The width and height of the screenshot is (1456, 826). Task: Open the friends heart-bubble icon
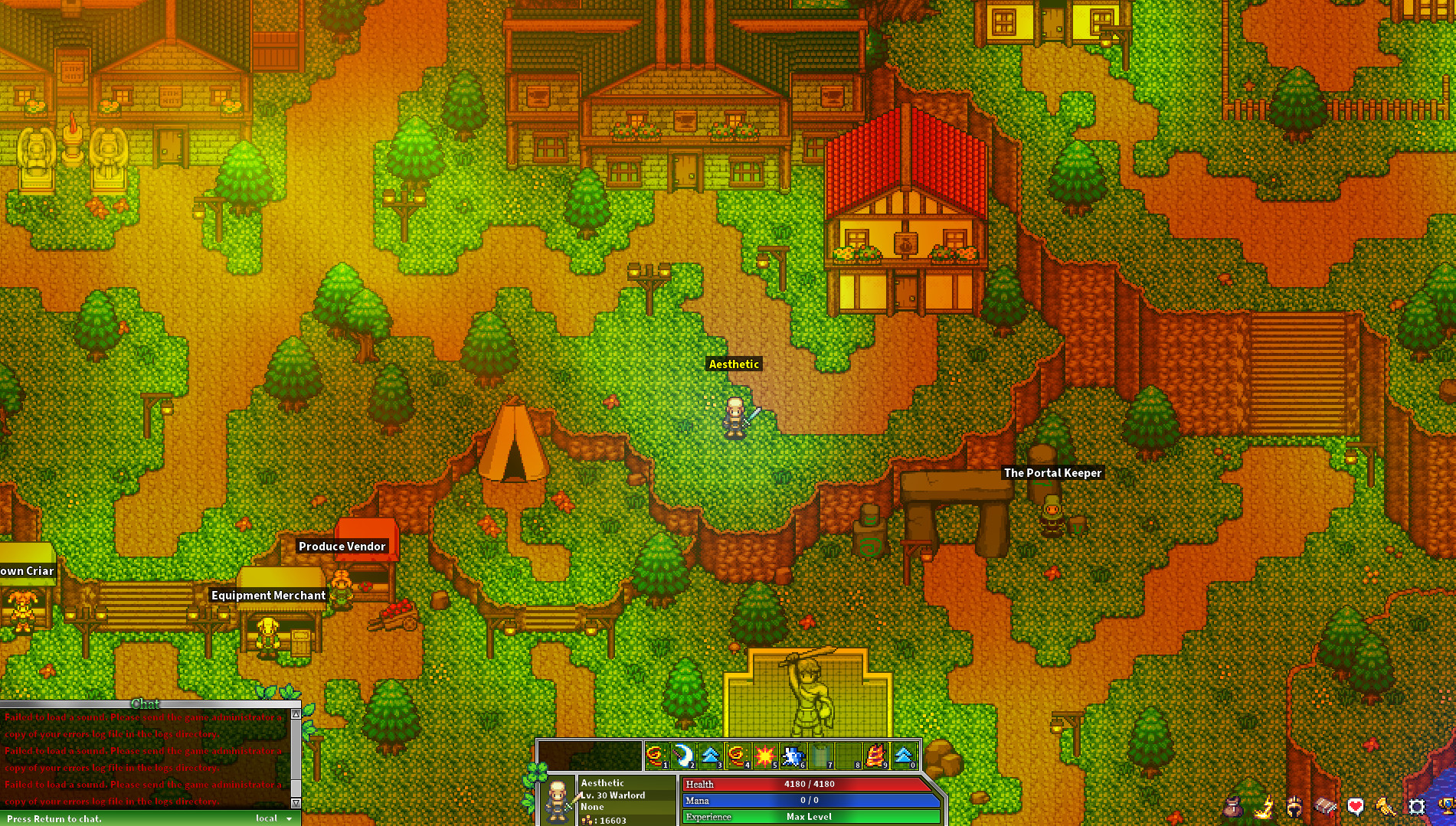pyautogui.click(x=1356, y=805)
